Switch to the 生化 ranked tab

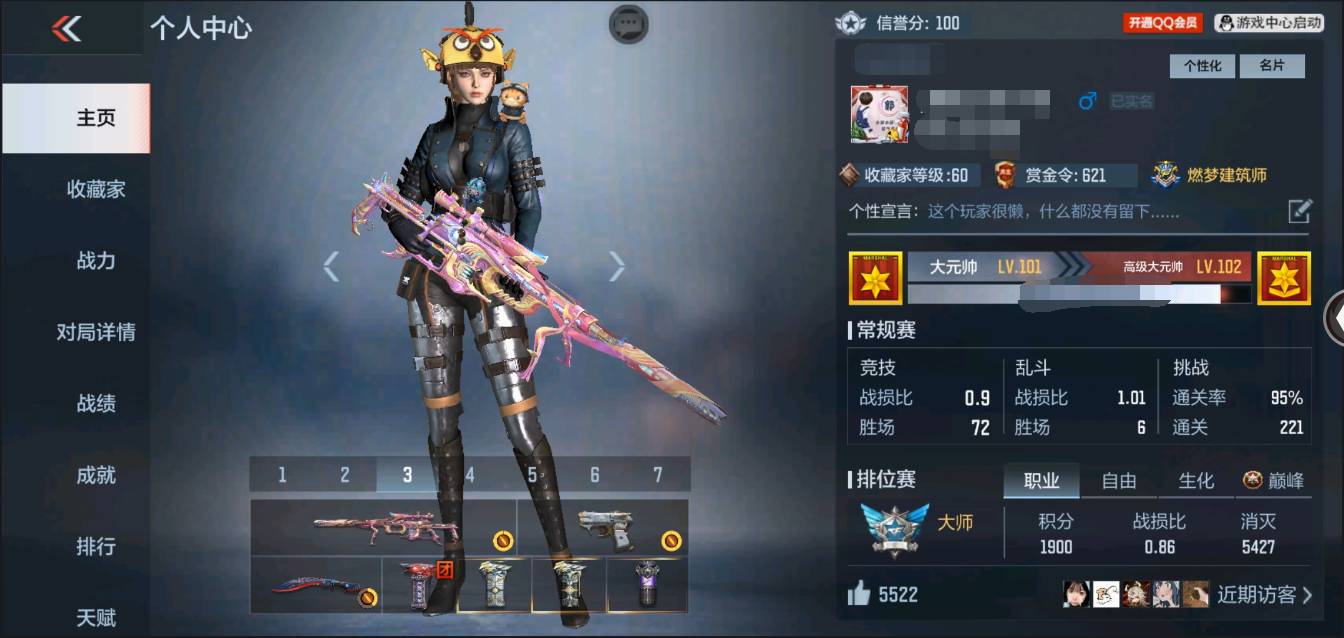[1196, 481]
